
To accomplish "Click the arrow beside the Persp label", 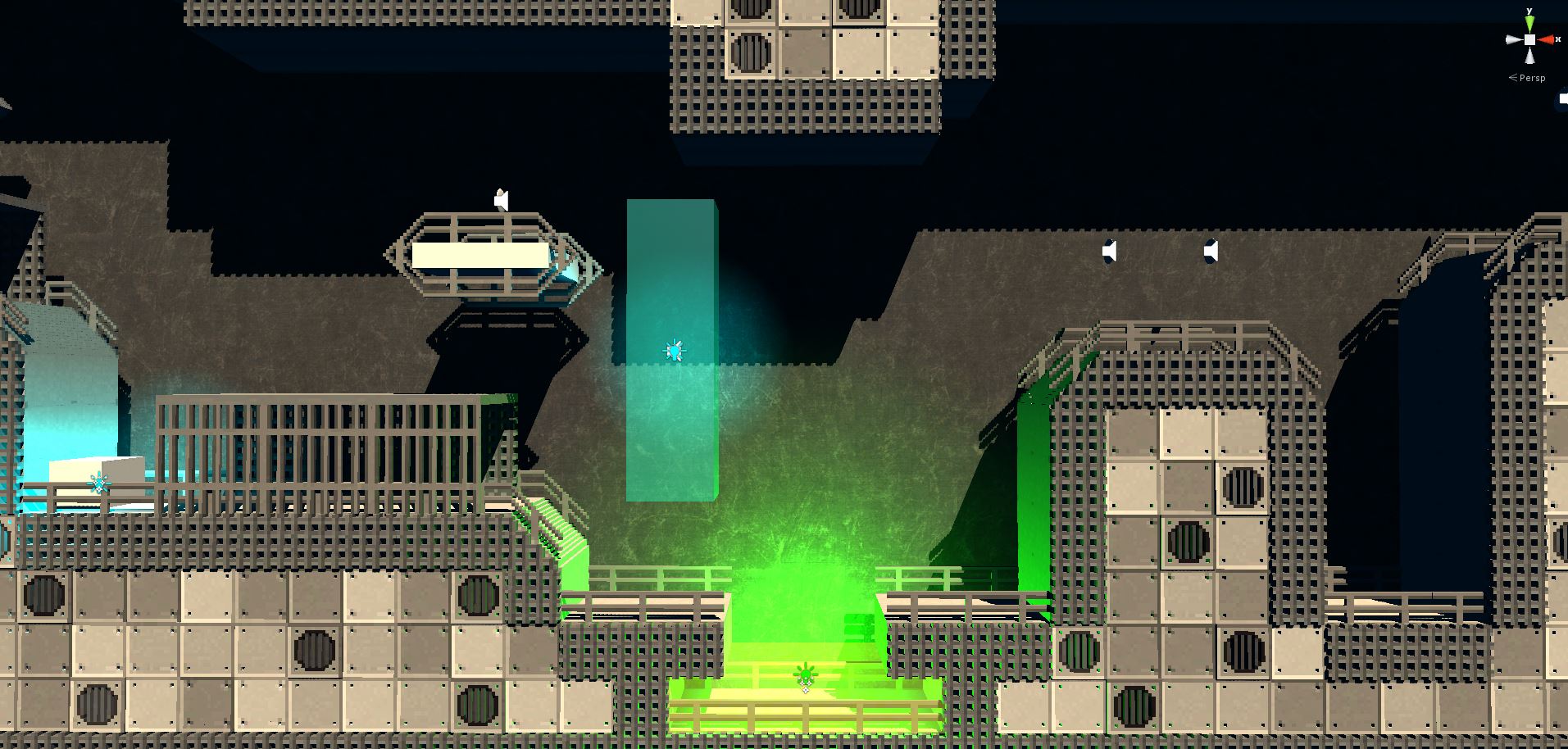I will coord(1512,78).
